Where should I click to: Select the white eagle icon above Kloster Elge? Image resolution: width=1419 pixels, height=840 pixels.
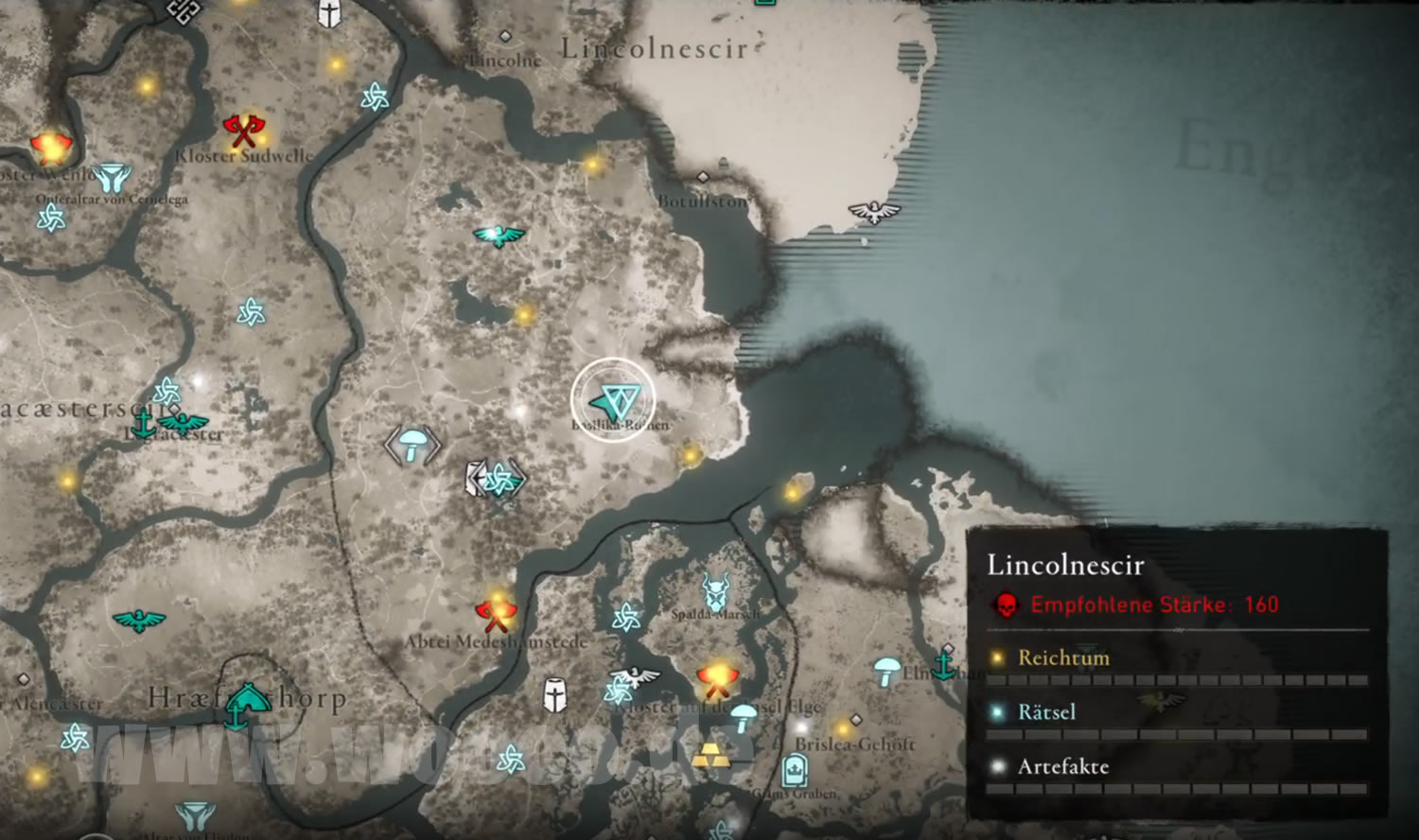tap(636, 677)
